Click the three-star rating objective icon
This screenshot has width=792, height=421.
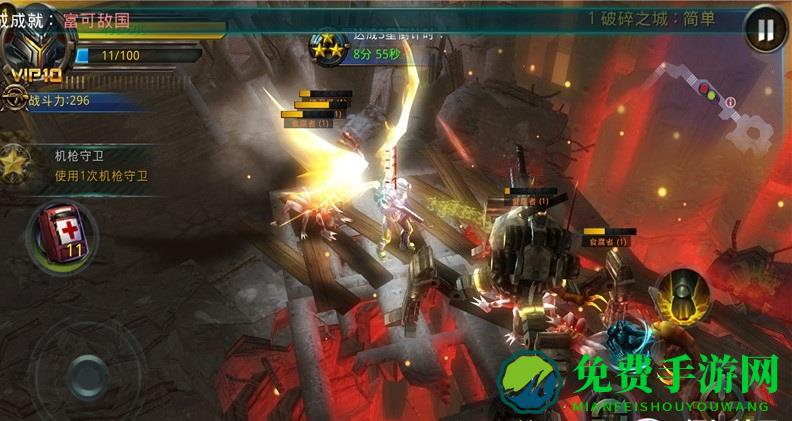327,46
